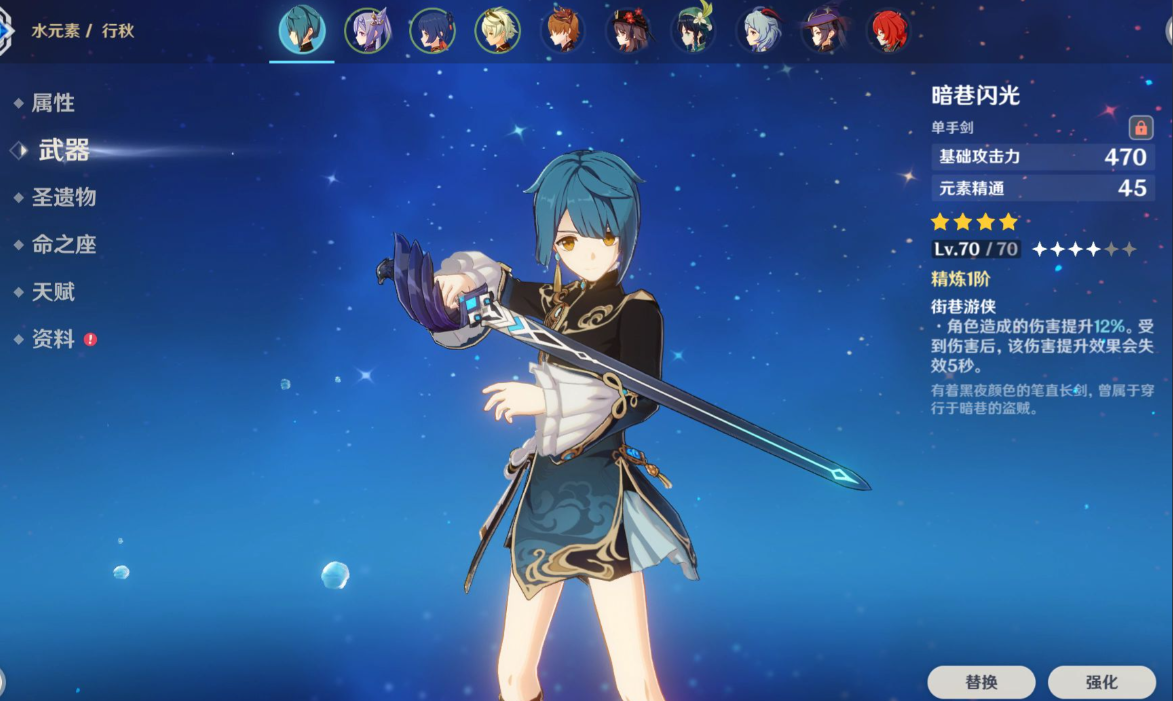This screenshot has height=701, width=1173.
Task: Switch to Tartaglia's orange-haired portrait
Action: coord(563,31)
